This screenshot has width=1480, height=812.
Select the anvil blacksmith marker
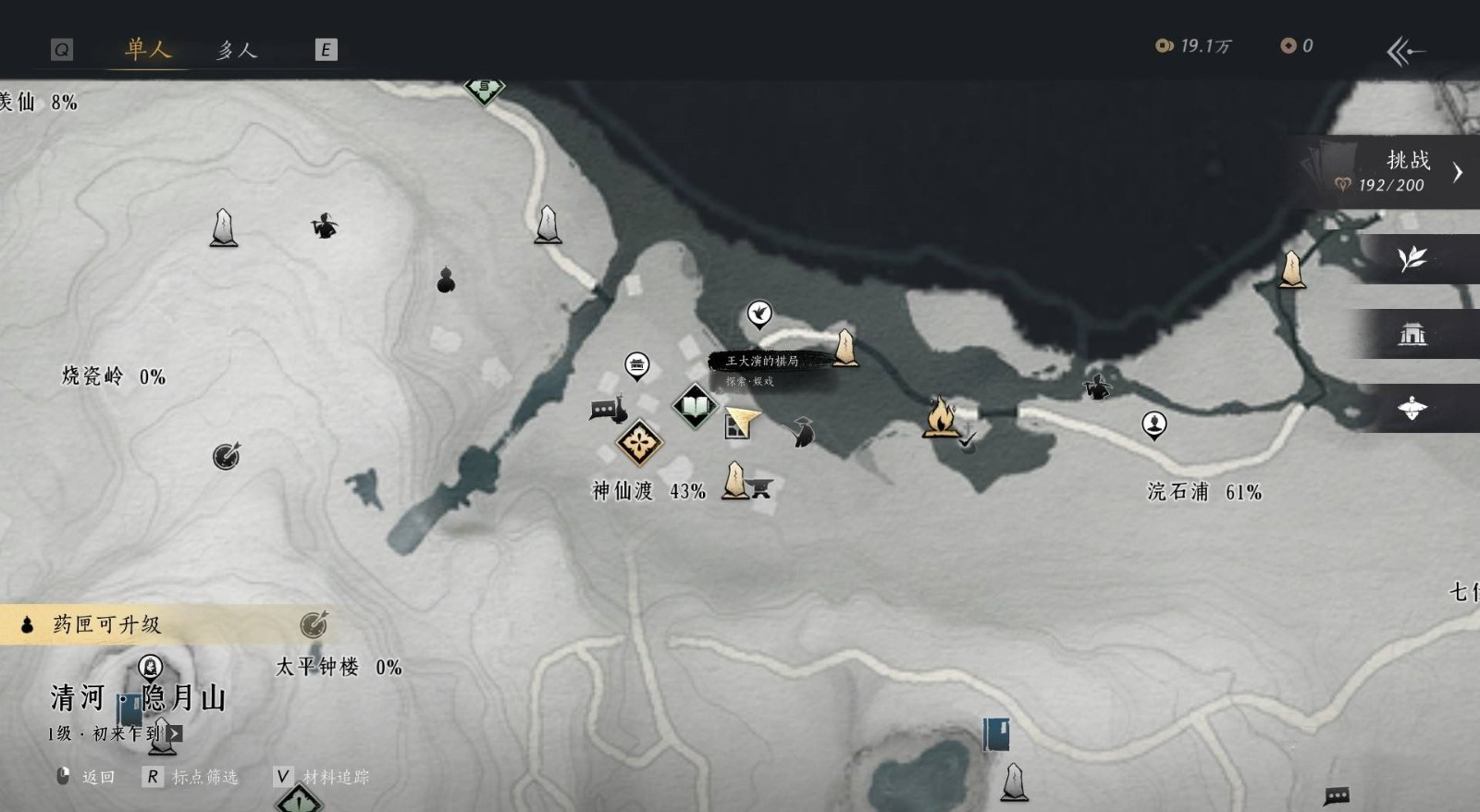coord(761,487)
